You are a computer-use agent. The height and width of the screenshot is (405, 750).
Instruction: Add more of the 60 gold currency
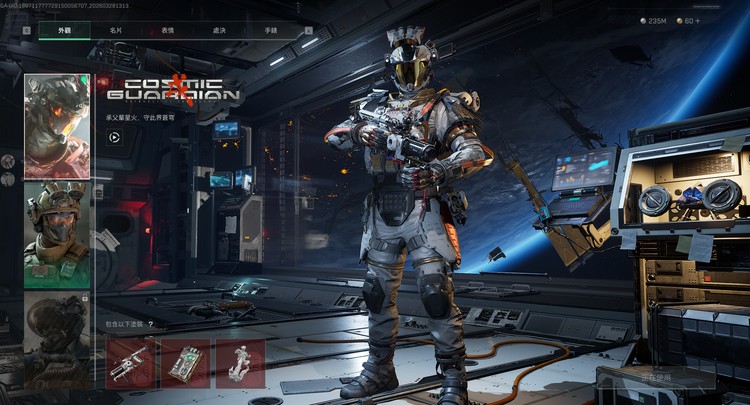(x=697, y=20)
